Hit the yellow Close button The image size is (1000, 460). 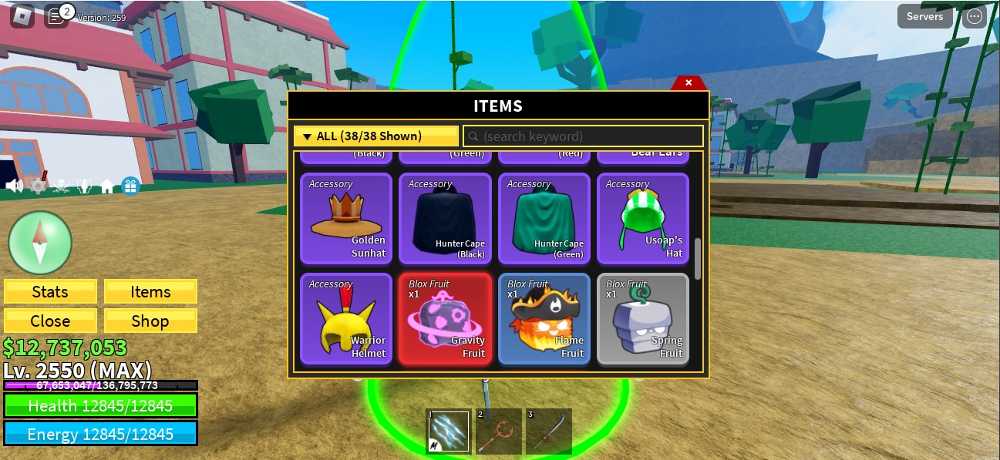(50, 321)
